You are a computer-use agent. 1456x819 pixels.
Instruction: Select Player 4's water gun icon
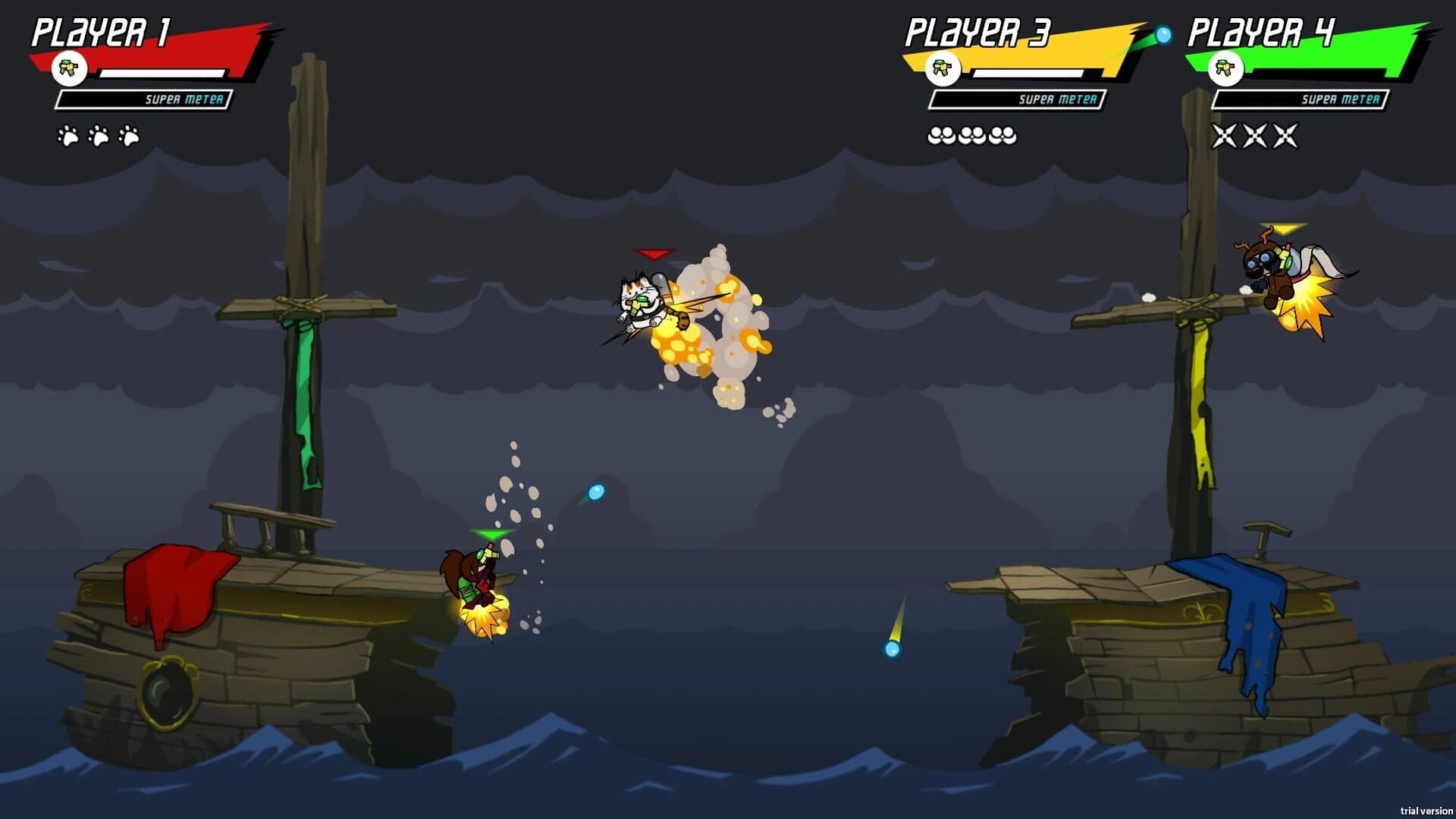[x=1225, y=70]
